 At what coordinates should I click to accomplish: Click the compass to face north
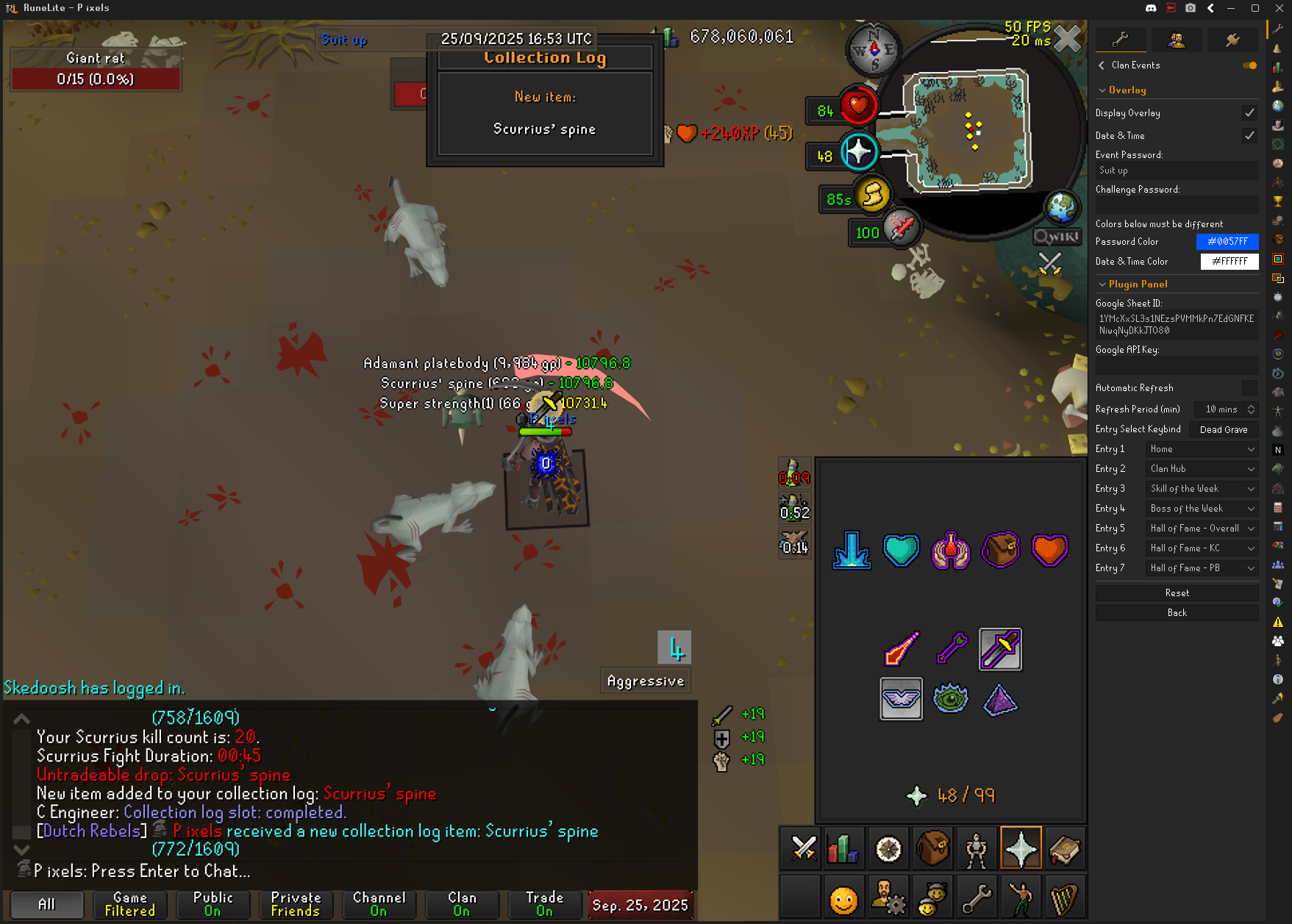873,50
